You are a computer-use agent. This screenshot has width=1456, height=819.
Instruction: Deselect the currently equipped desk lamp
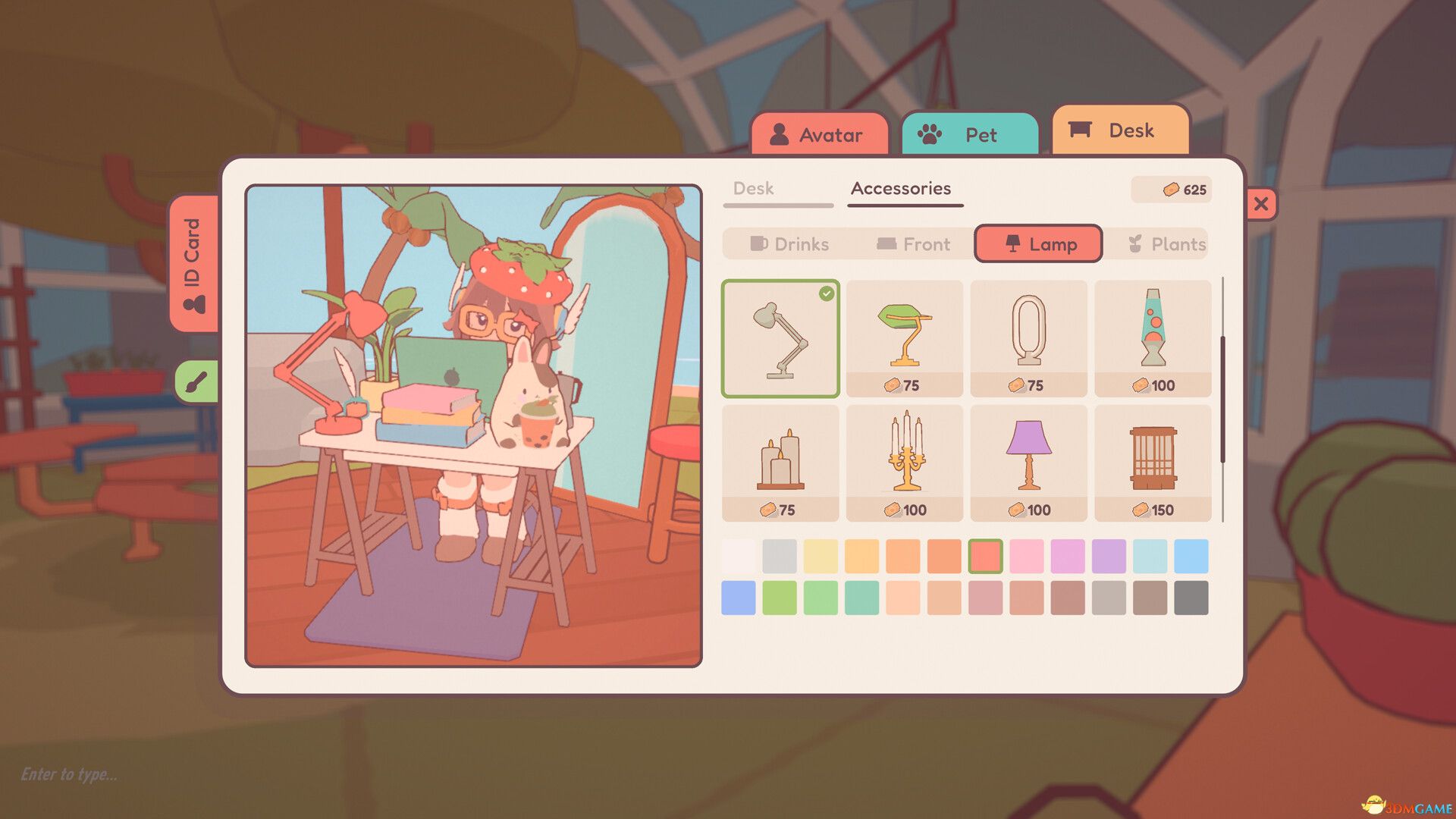tap(780, 337)
